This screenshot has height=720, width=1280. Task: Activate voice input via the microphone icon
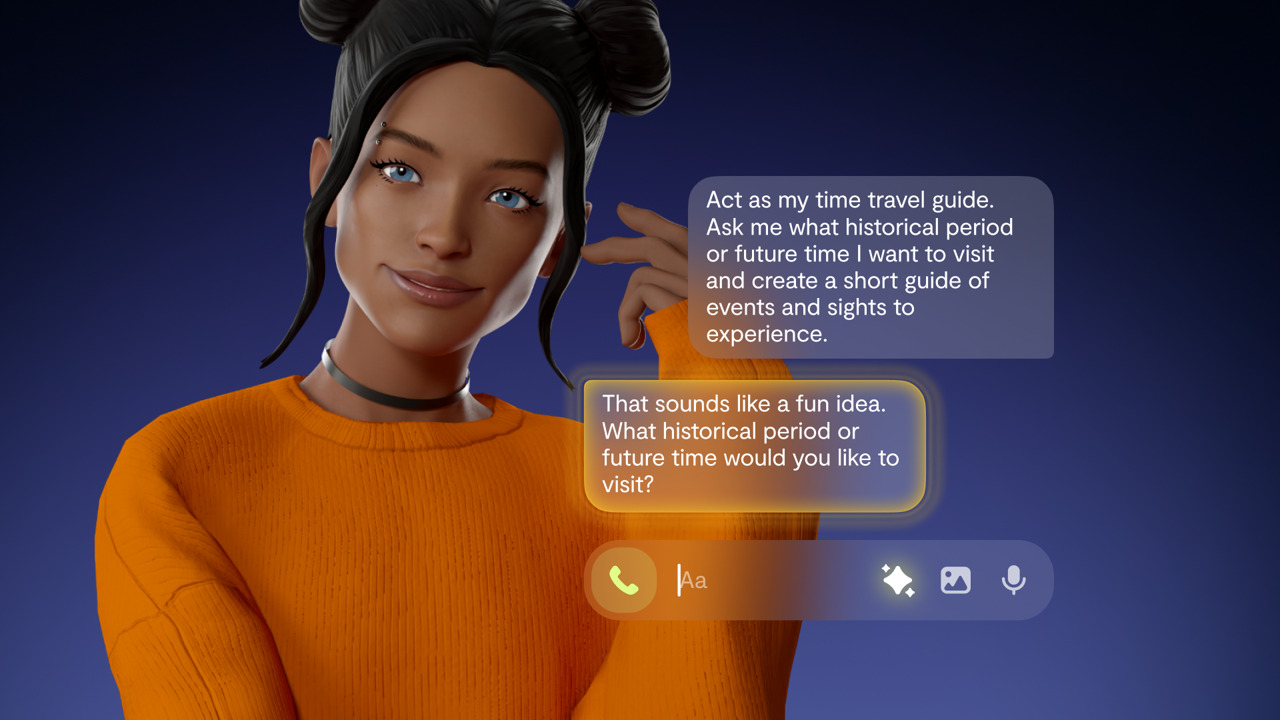(1013, 580)
